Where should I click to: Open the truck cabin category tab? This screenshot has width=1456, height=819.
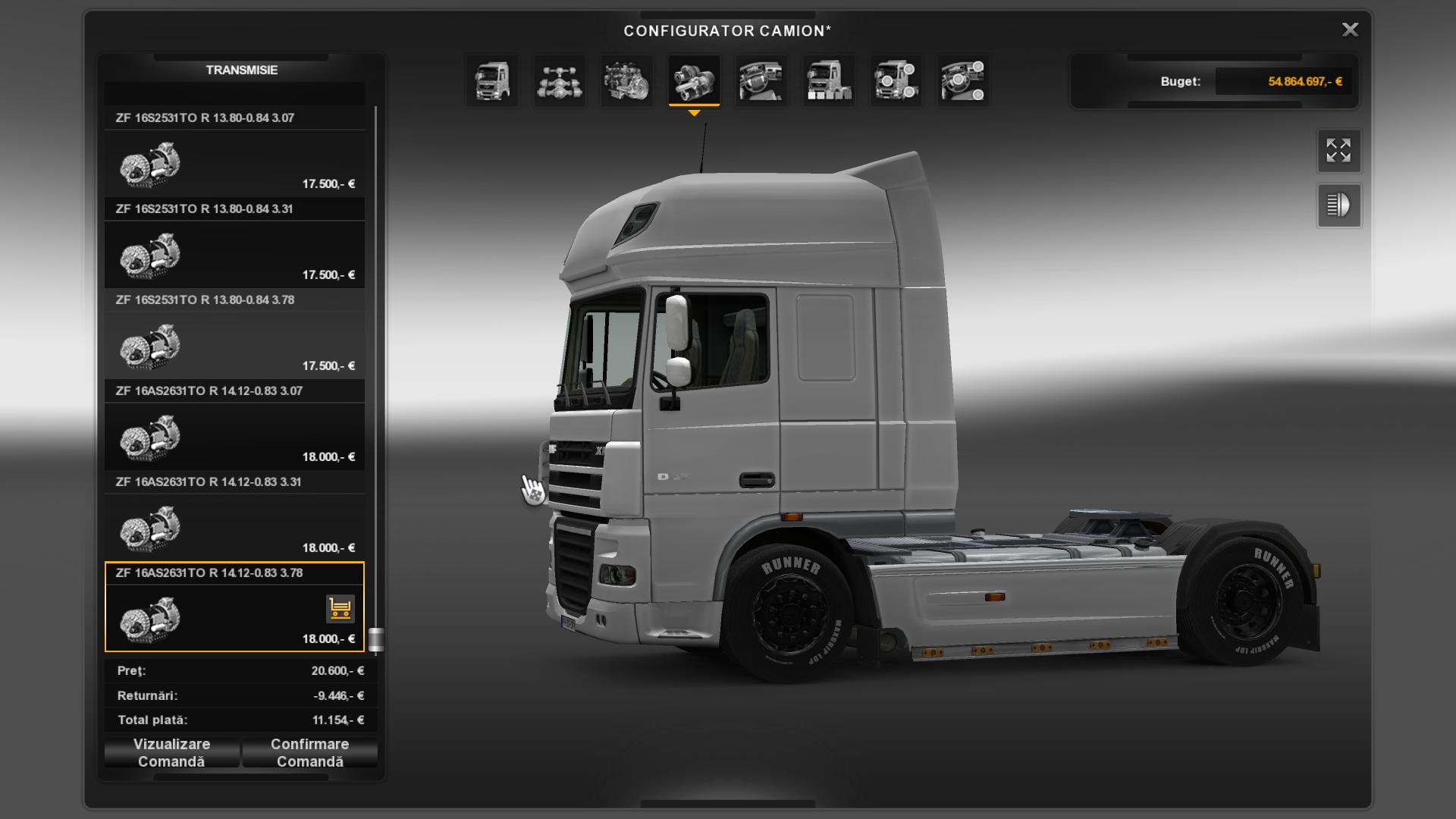pos(492,80)
